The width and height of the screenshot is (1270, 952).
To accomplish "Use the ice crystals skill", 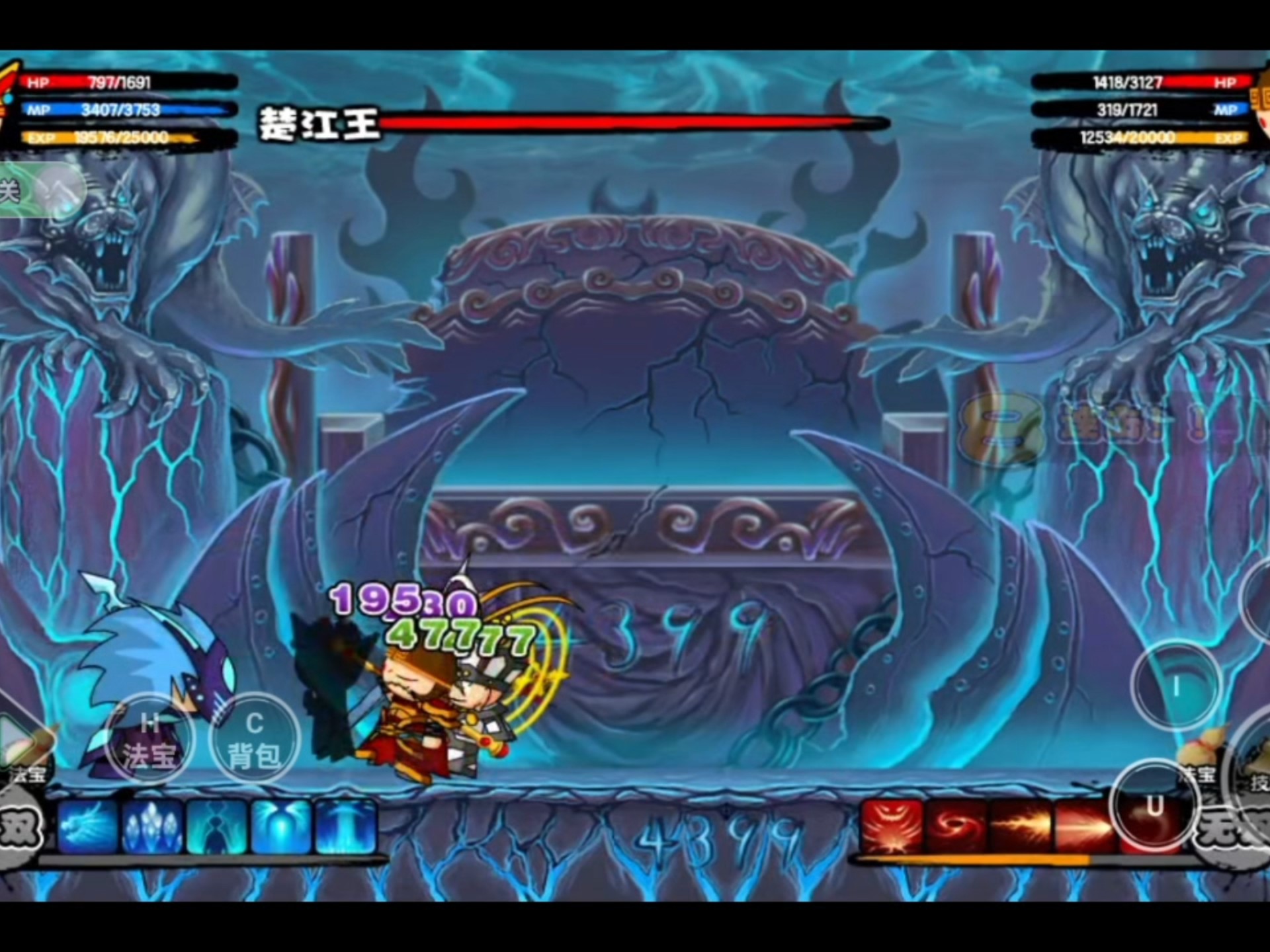I will coord(152,826).
